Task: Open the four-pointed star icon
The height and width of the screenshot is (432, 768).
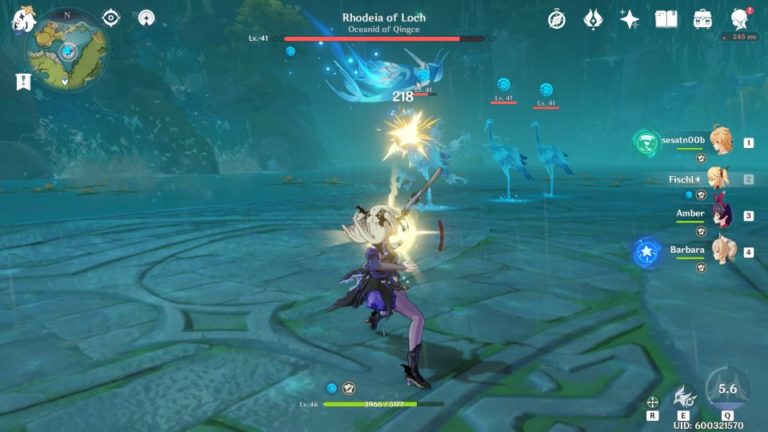Action: click(630, 19)
